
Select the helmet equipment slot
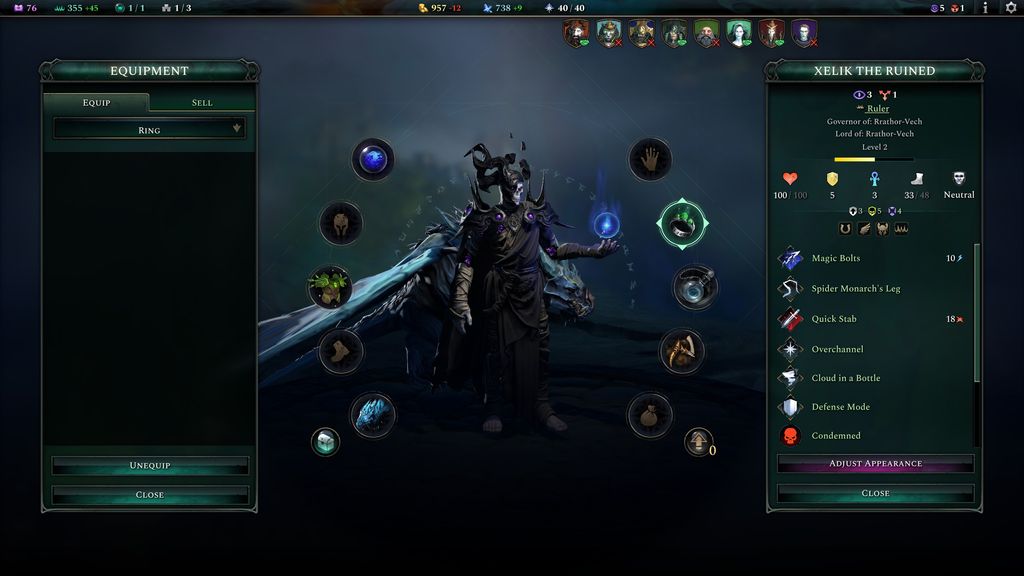[x=341, y=223]
